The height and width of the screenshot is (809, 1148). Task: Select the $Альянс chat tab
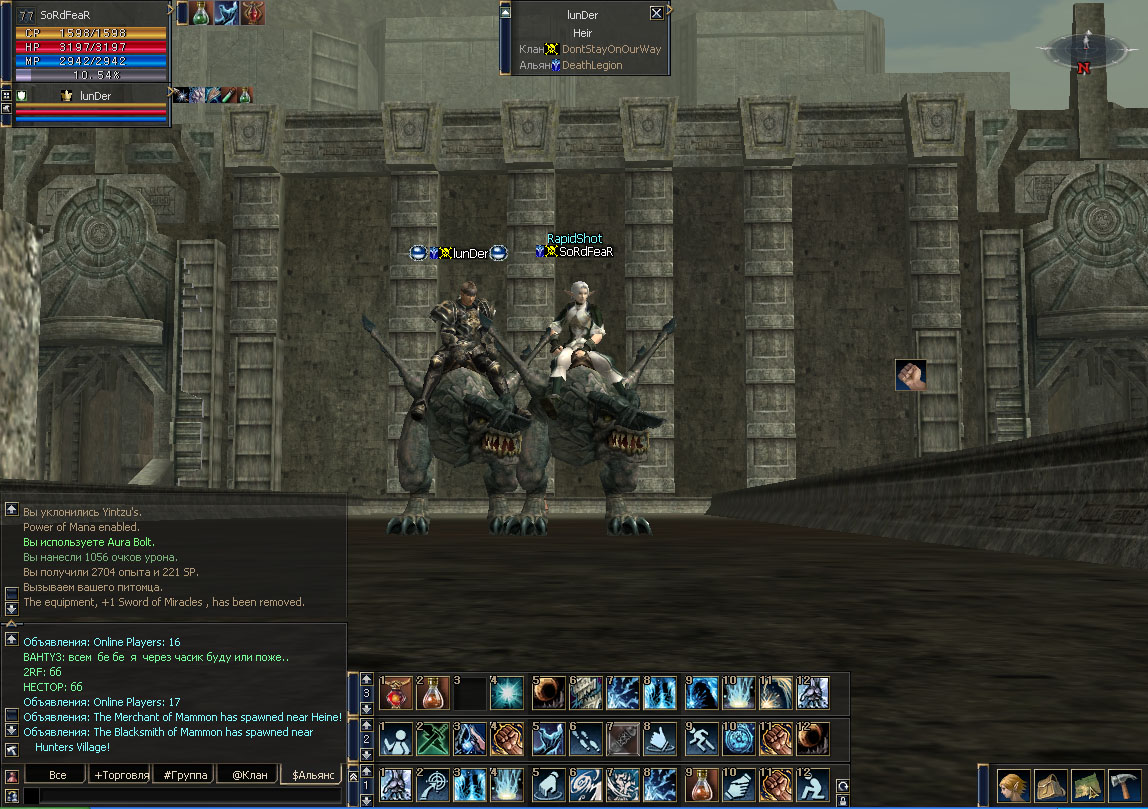coord(310,775)
